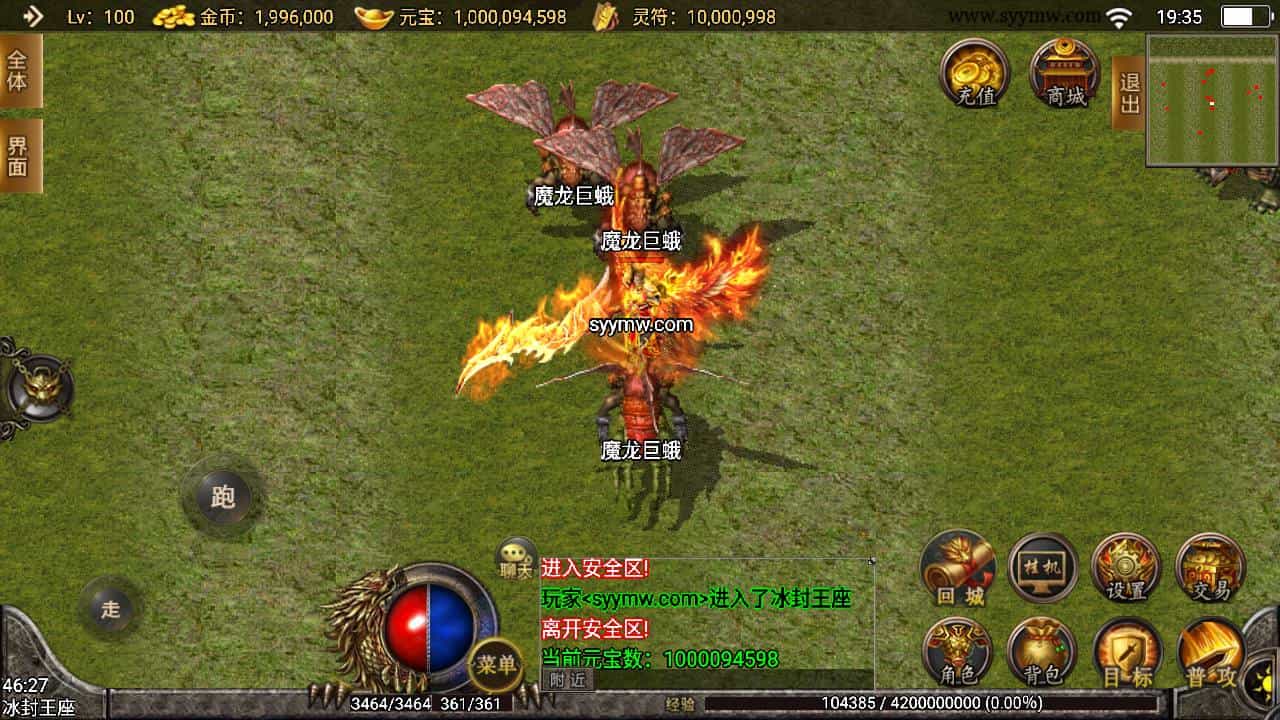
Task: Open the 背包 backpack
Action: 1041,652
